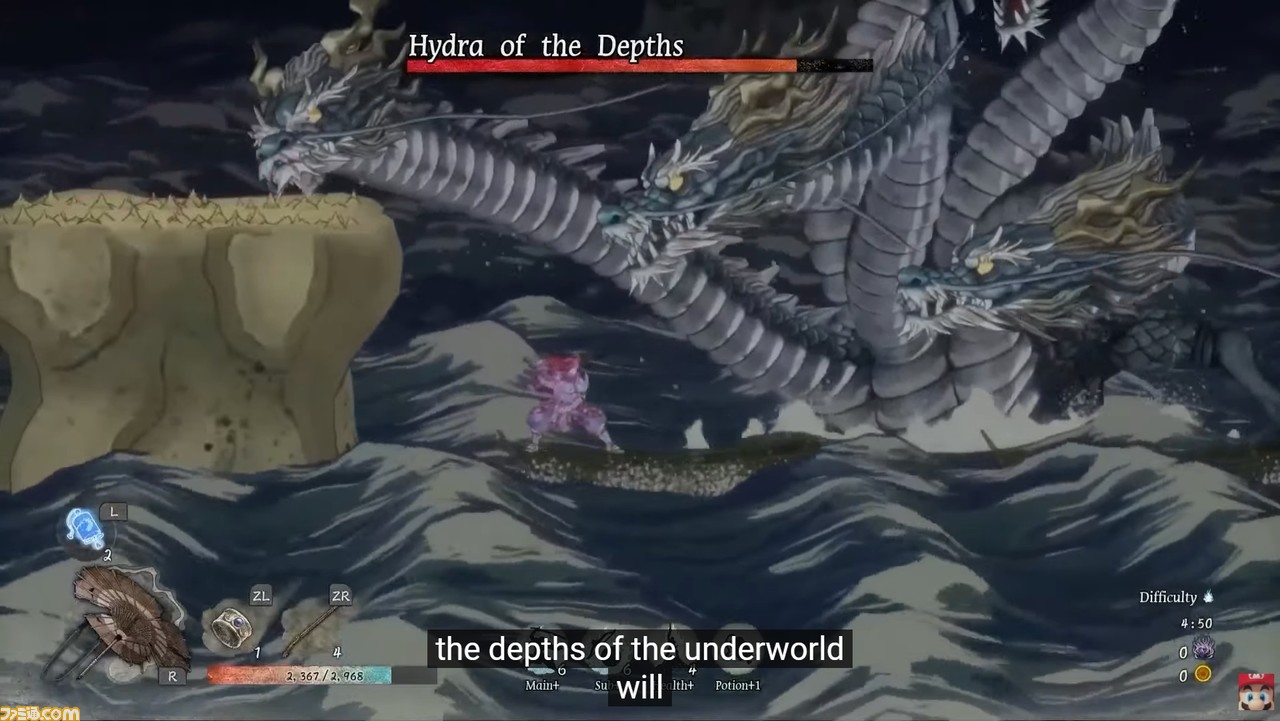Click the Hydra of the Depths title text

[x=546, y=44]
